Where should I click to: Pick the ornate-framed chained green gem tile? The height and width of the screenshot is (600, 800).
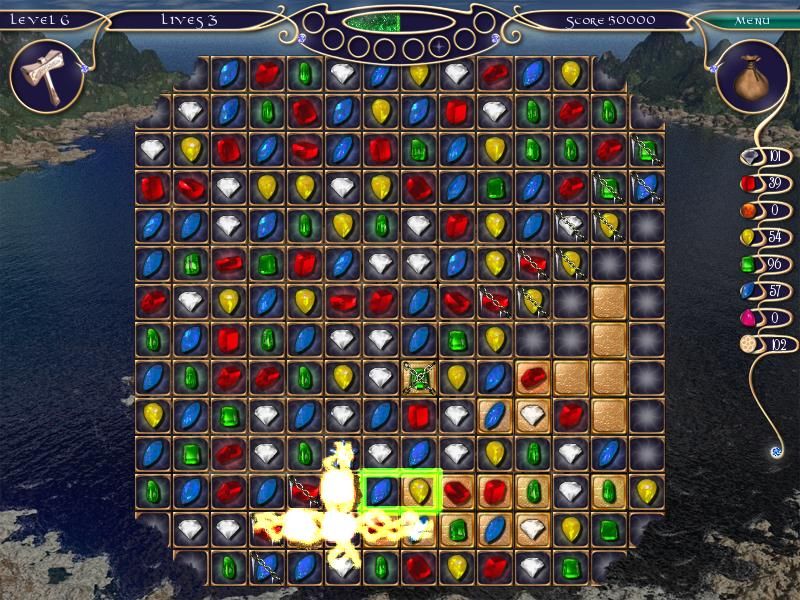[x=420, y=378]
